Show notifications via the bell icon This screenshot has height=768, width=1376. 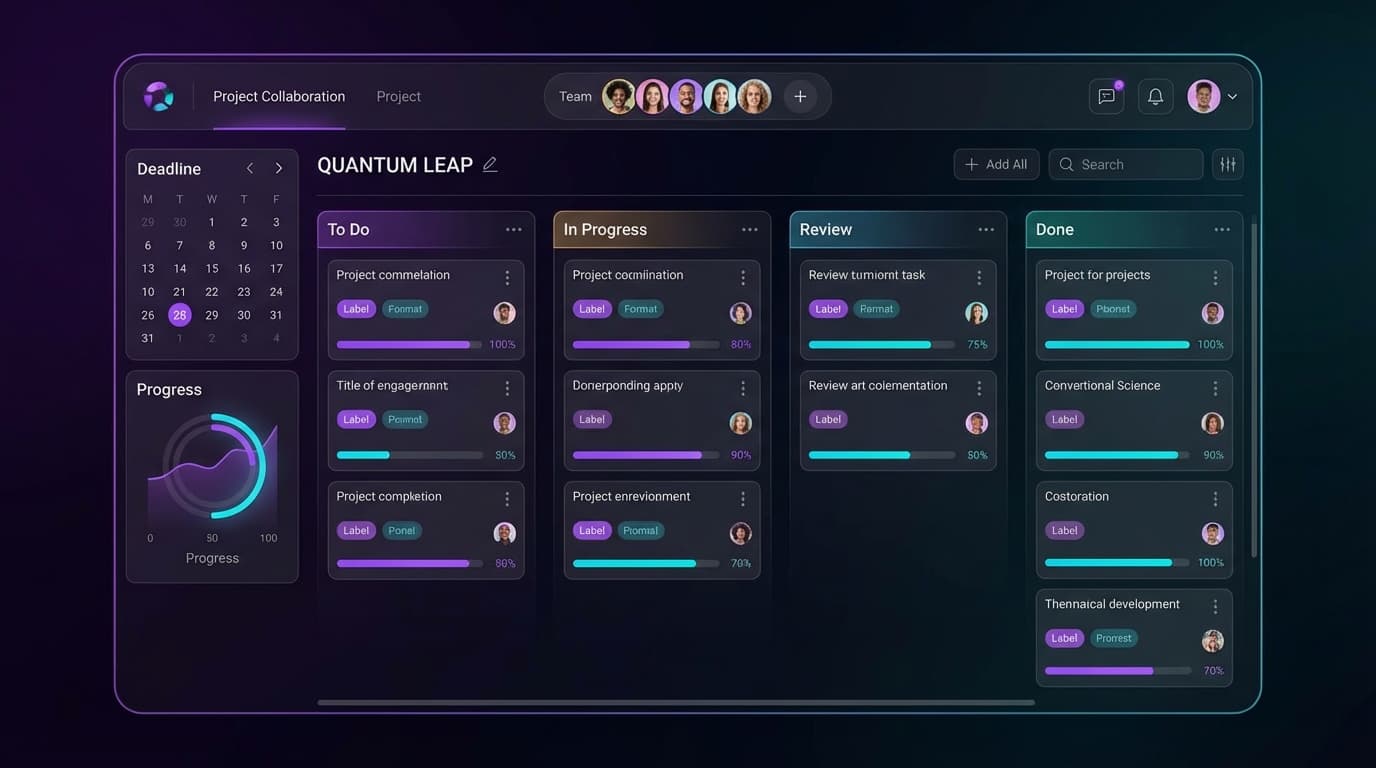pos(1155,97)
